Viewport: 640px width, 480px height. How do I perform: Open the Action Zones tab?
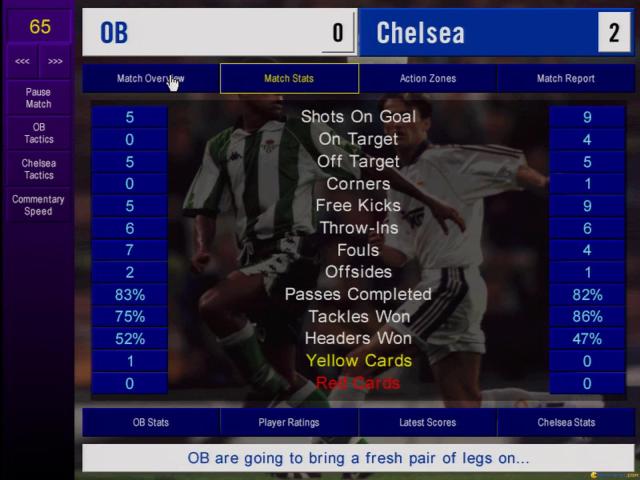click(427, 78)
